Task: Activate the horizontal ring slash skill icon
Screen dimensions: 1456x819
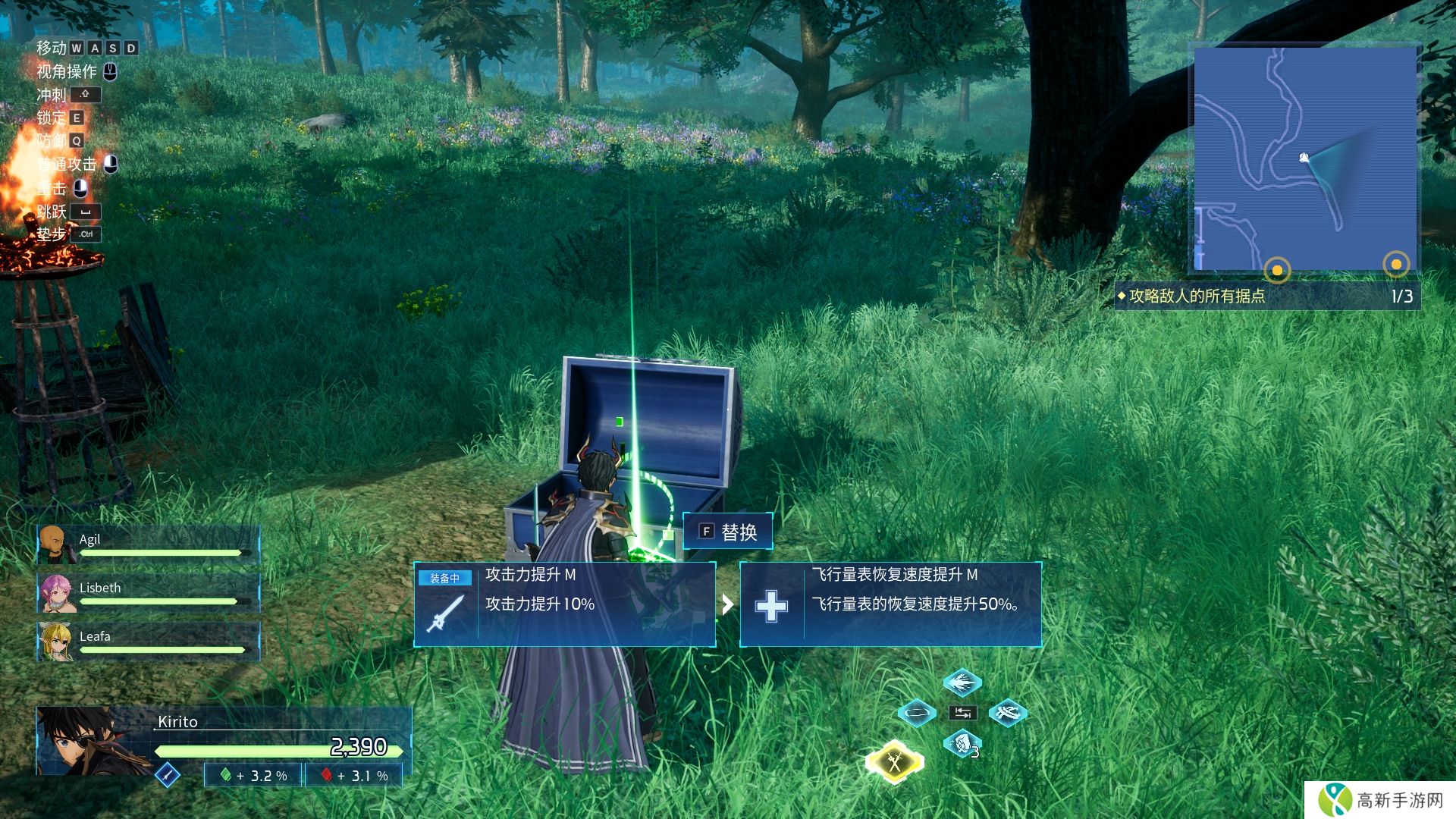Action: coord(916,713)
